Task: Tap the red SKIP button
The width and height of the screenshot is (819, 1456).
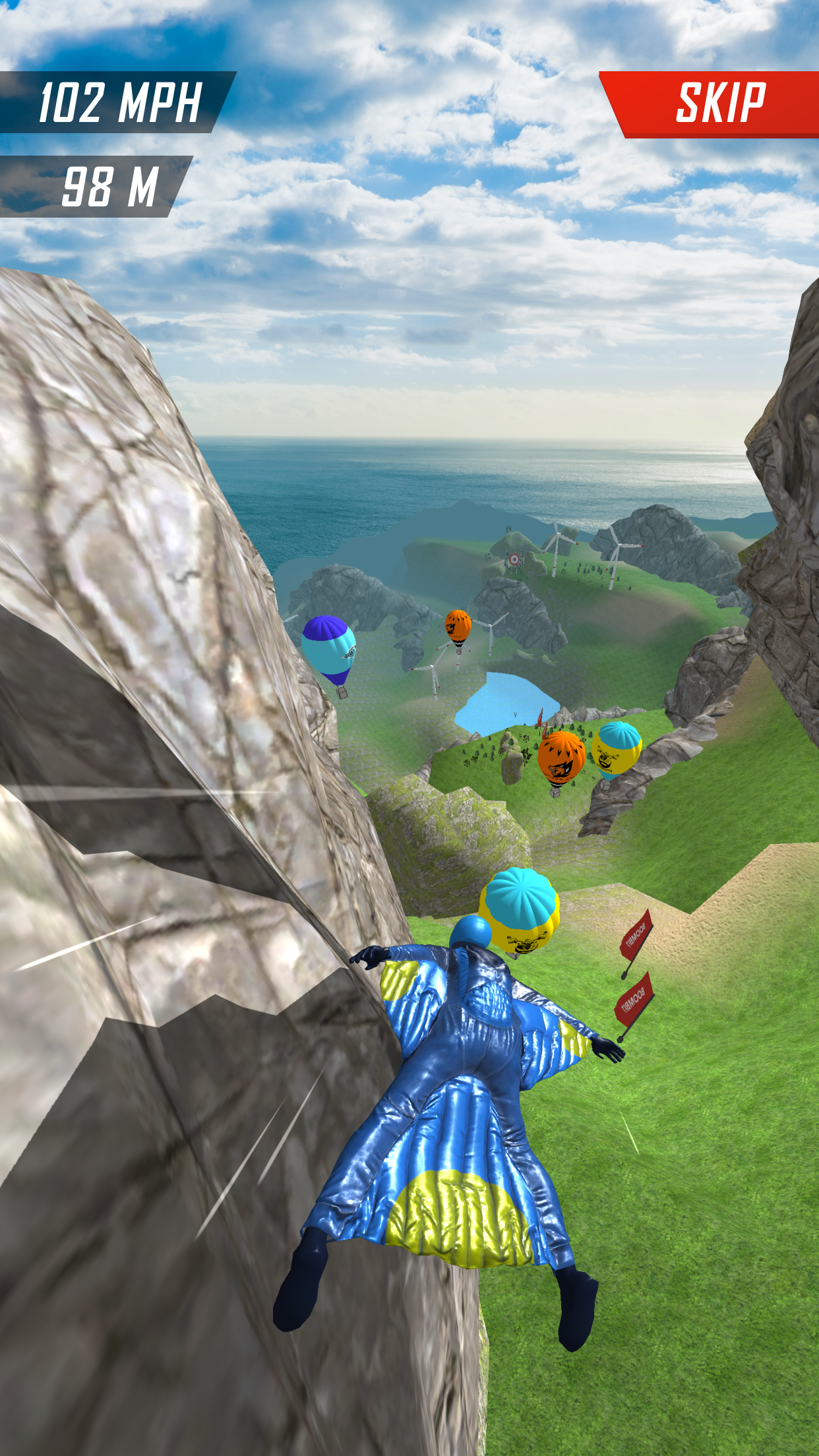Action: click(719, 104)
